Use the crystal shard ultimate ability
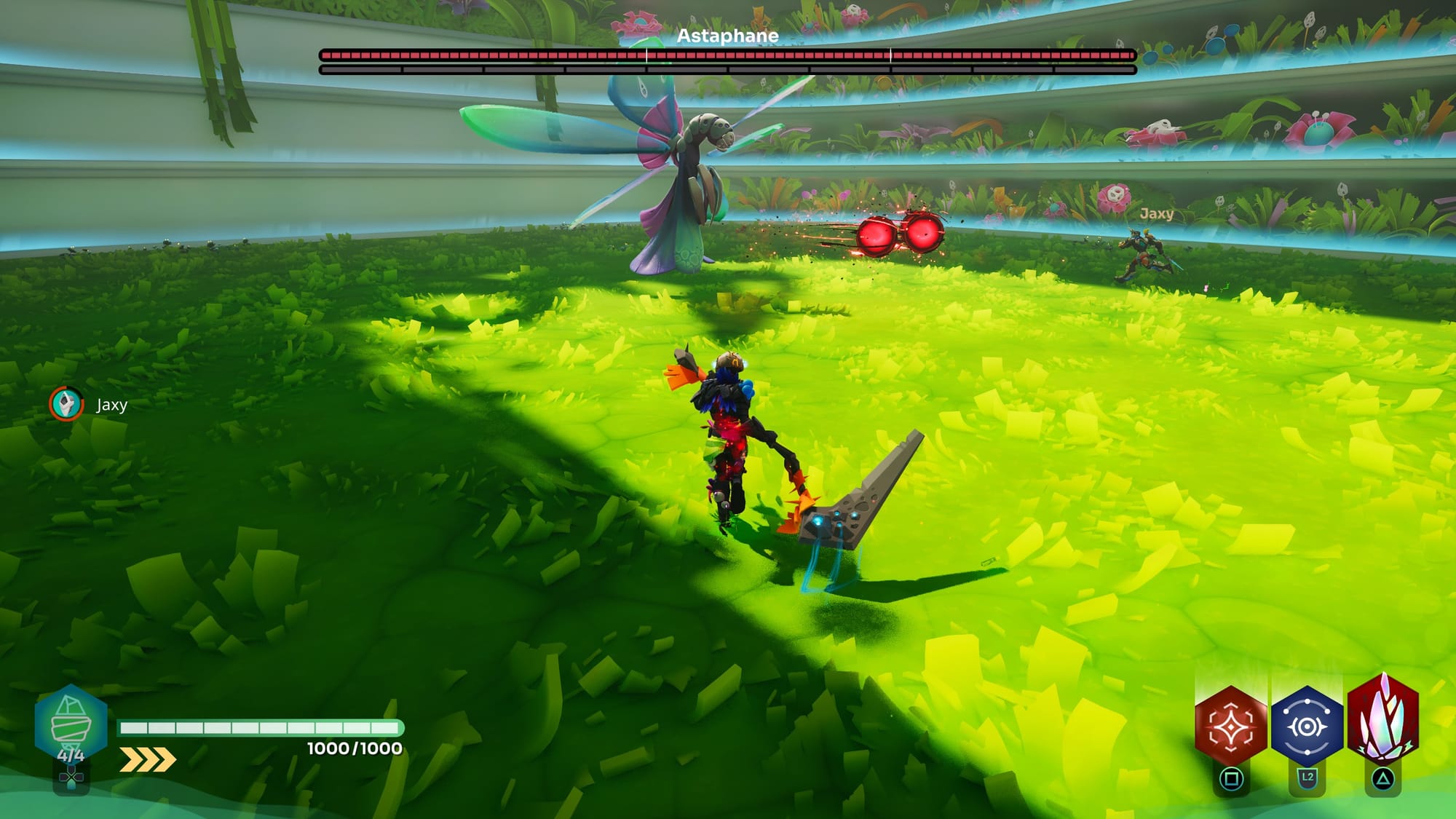This screenshot has height=819, width=1456. (1383, 721)
